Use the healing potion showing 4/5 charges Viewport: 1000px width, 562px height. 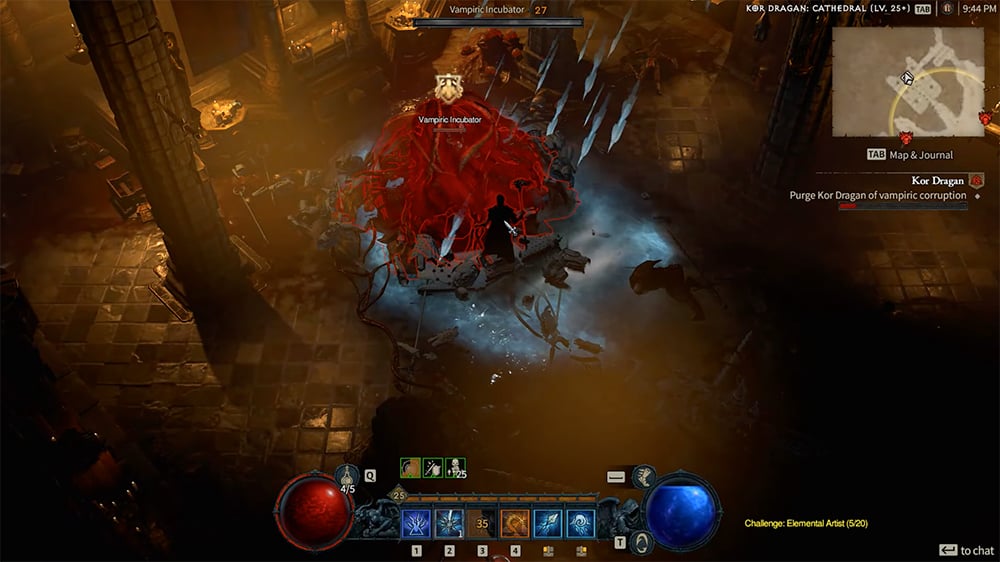349,478
